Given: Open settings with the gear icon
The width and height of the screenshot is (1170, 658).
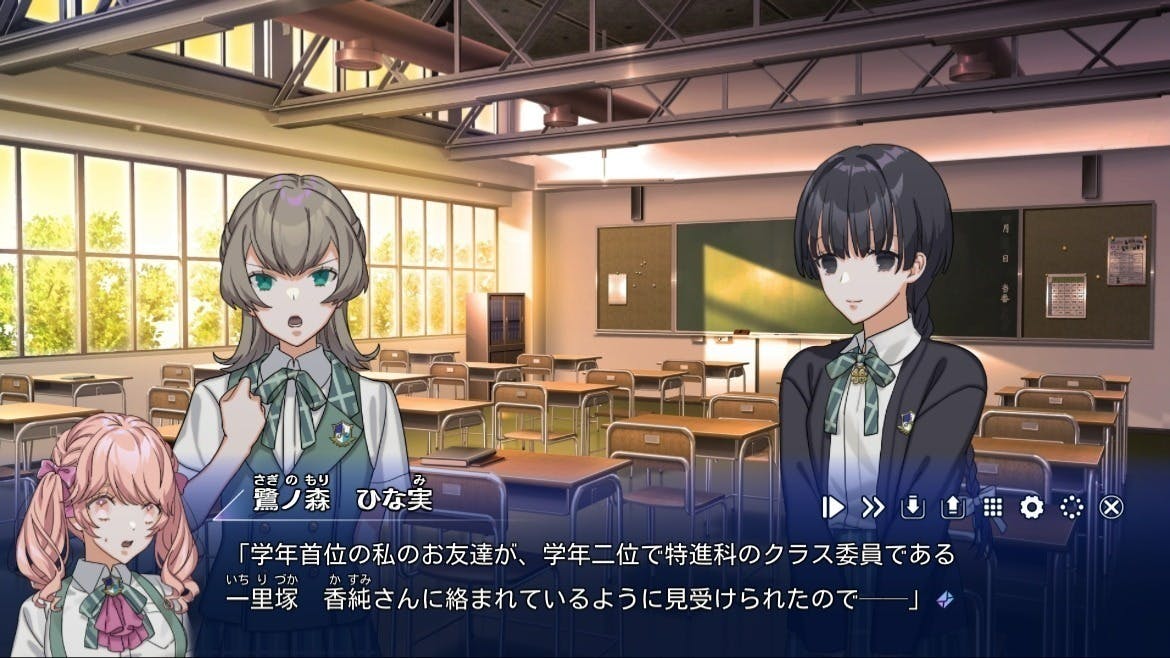Looking at the screenshot, I should tap(1031, 507).
